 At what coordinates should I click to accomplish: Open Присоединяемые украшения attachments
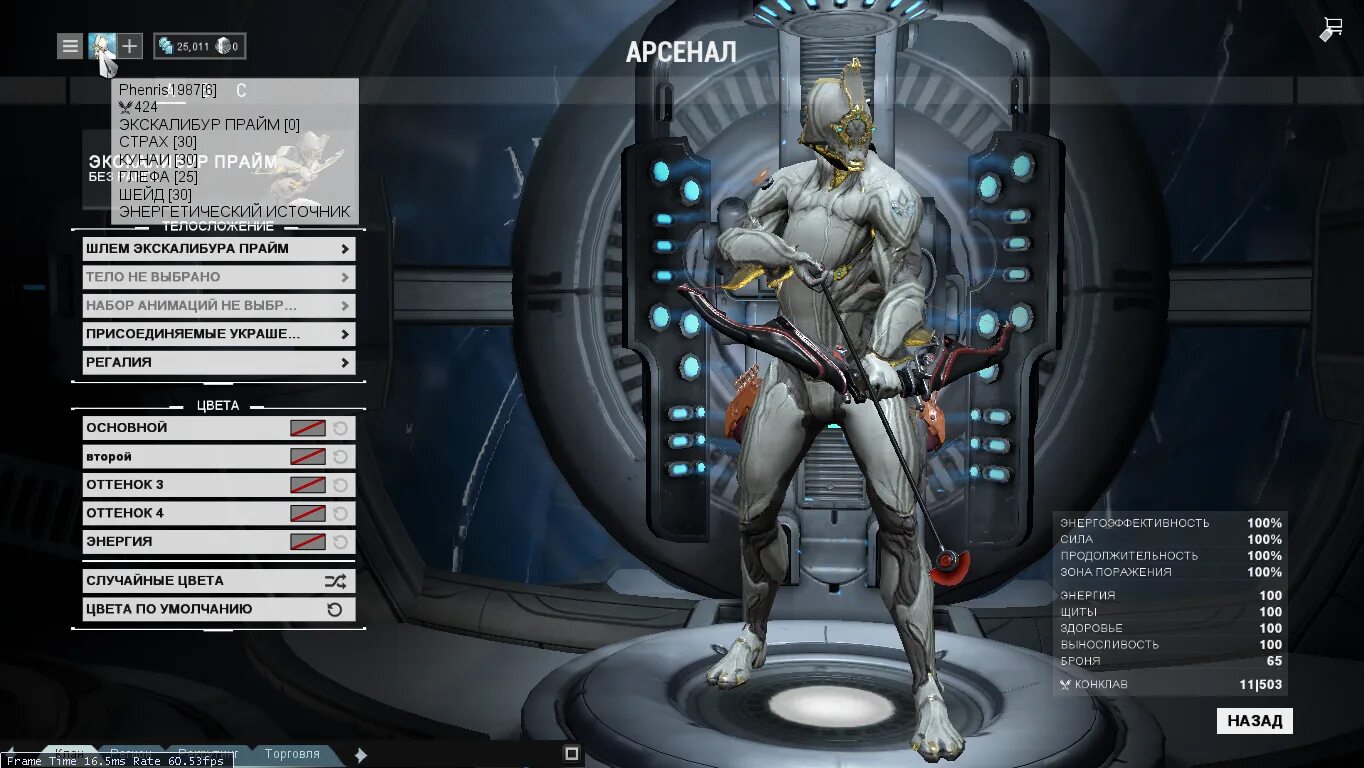coord(218,334)
